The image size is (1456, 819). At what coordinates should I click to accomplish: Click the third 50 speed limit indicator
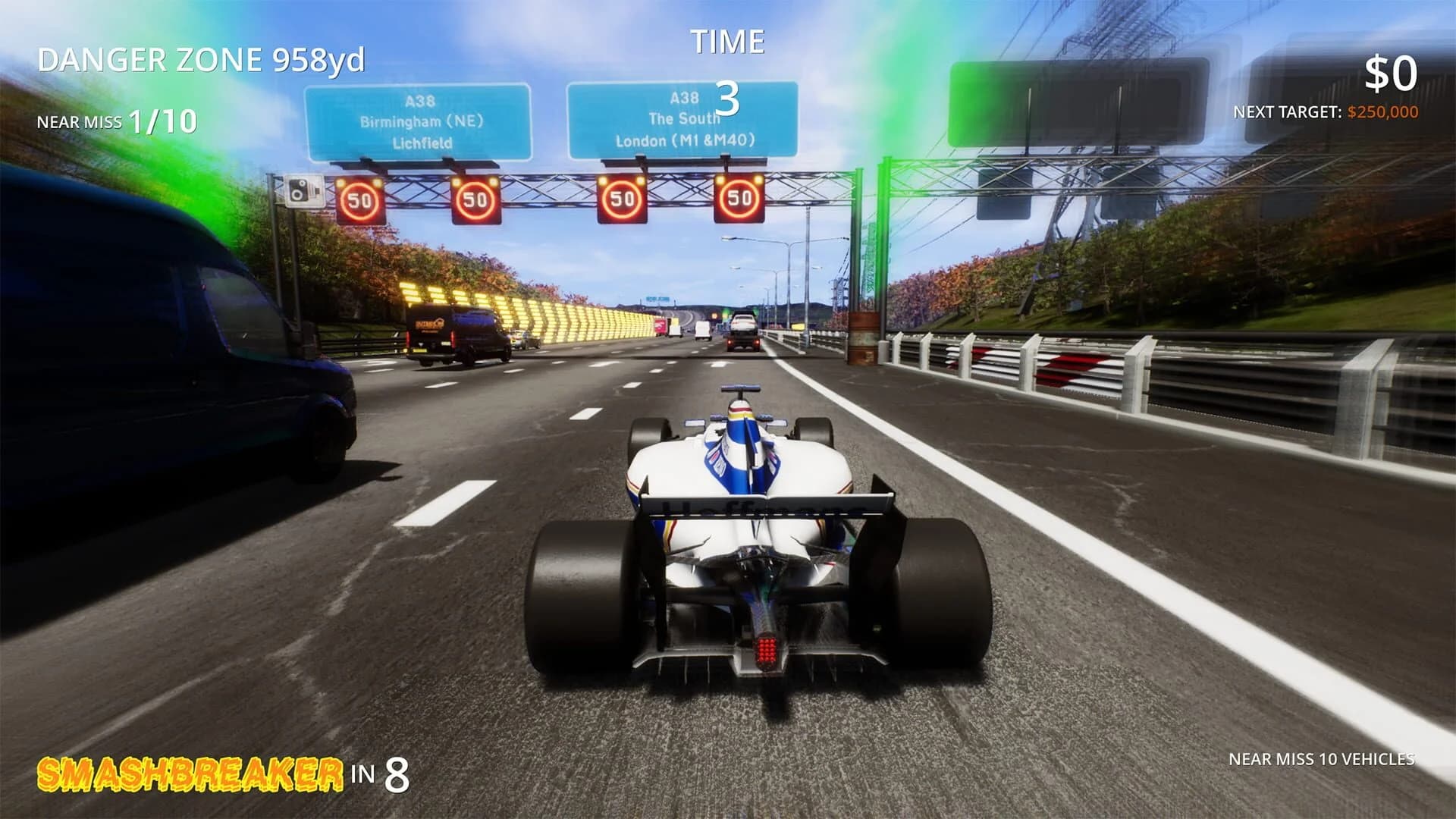click(x=622, y=199)
